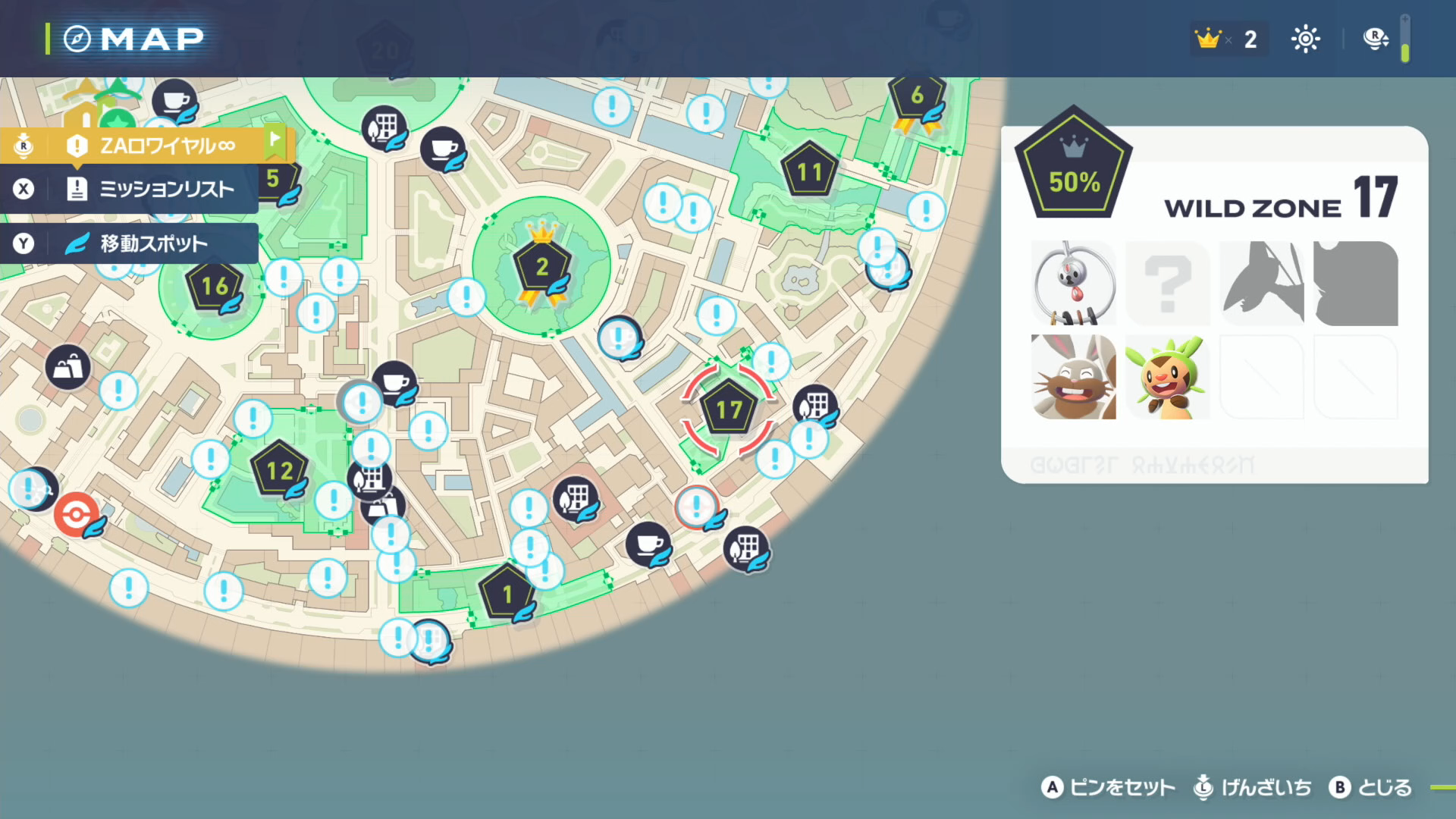1456x819 pixels.
Task: Select the Wild Zone 6 marker
Action: click(917, 96)
